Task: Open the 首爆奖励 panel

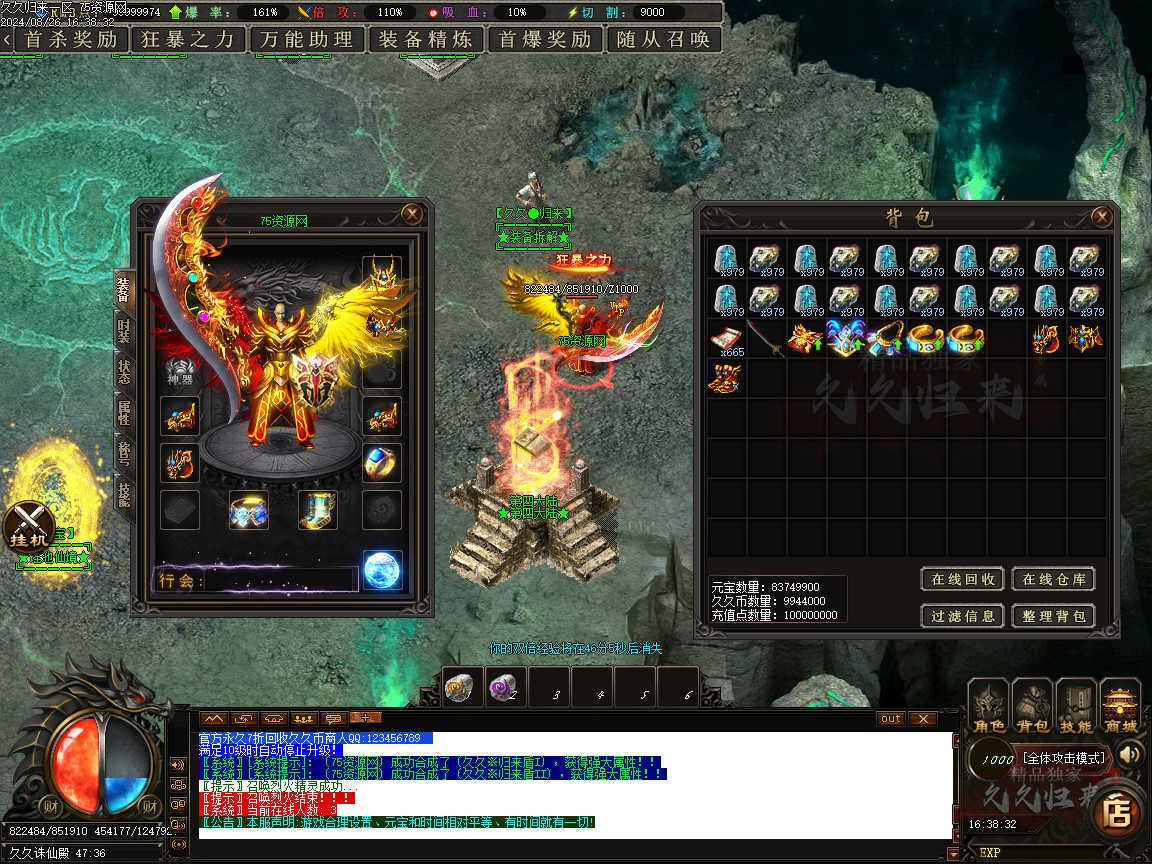Action: (545, 40)
